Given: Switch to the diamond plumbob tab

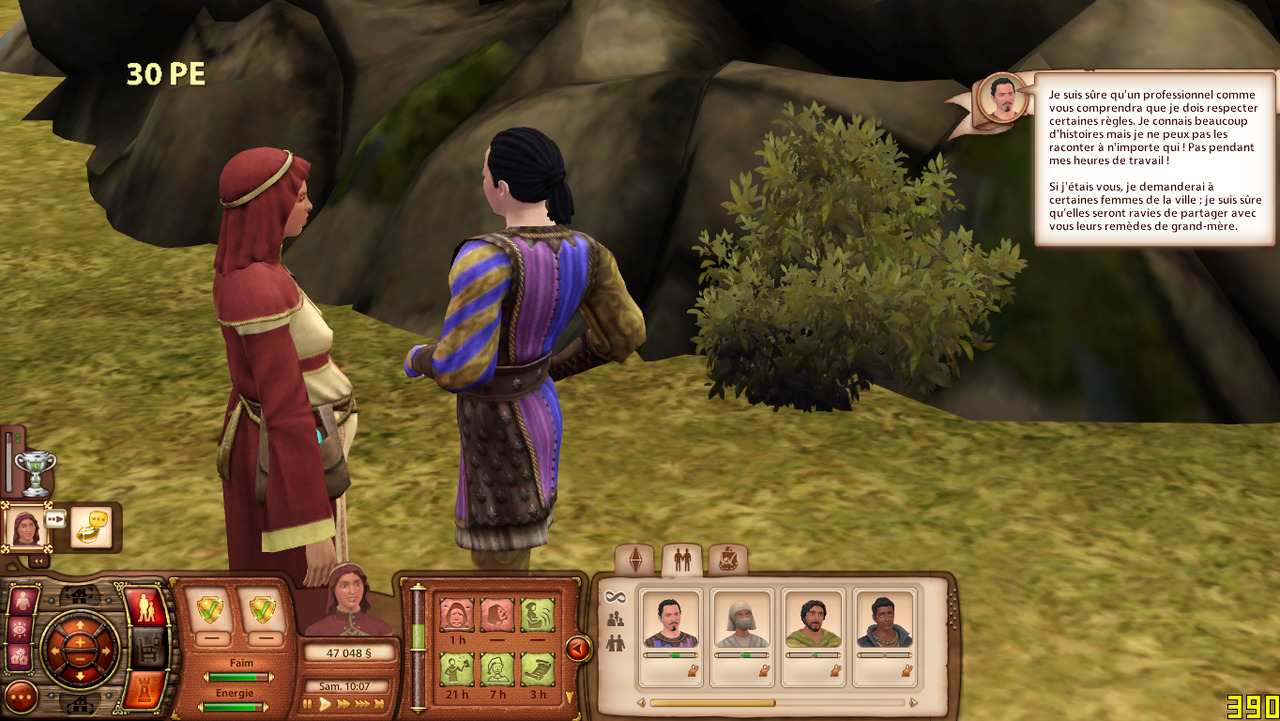Looking at the screenshot, I should click(635, 561).
